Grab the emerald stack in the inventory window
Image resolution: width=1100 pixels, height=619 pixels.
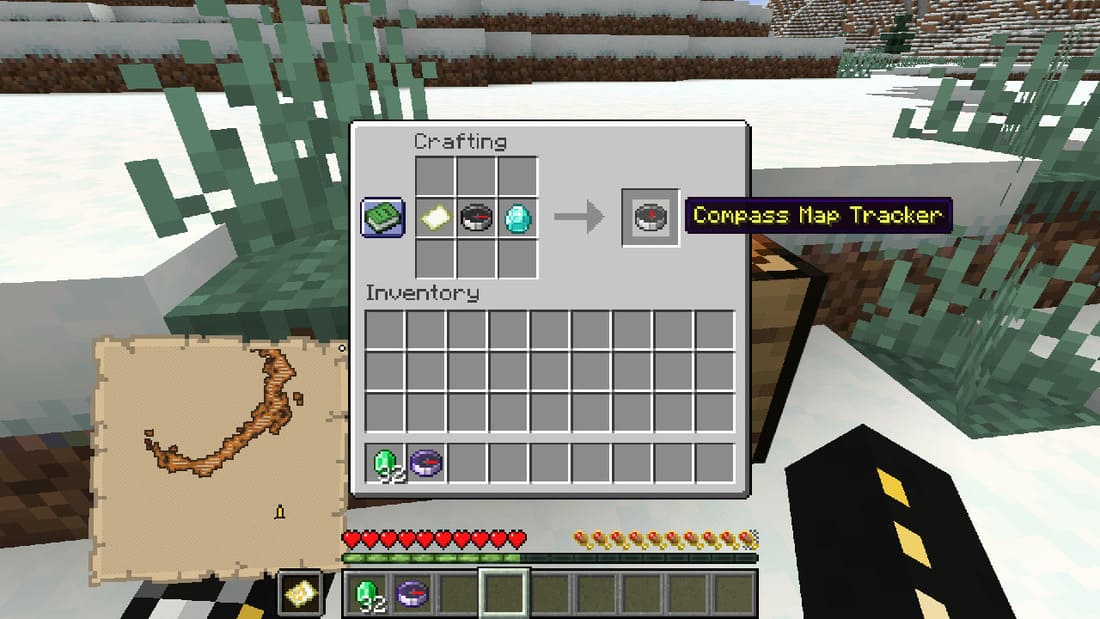coord(385,462)
